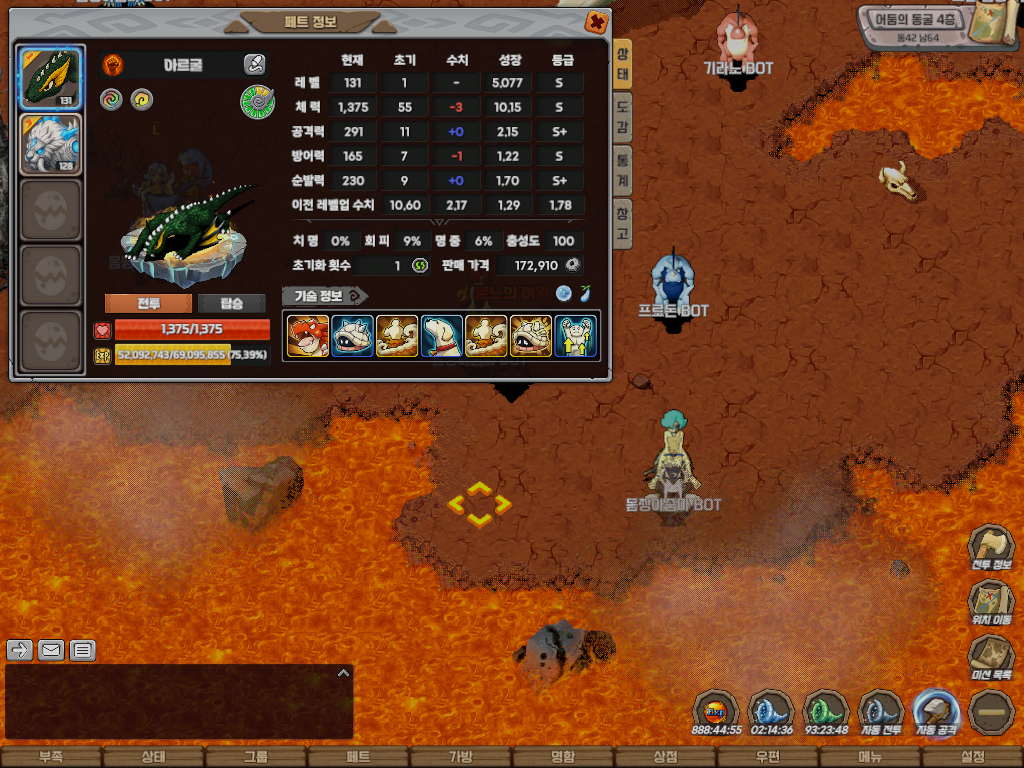Open the 위치 이동 map icon
The width and height of the screenshot is (1024, 768).
click(990, 603)
